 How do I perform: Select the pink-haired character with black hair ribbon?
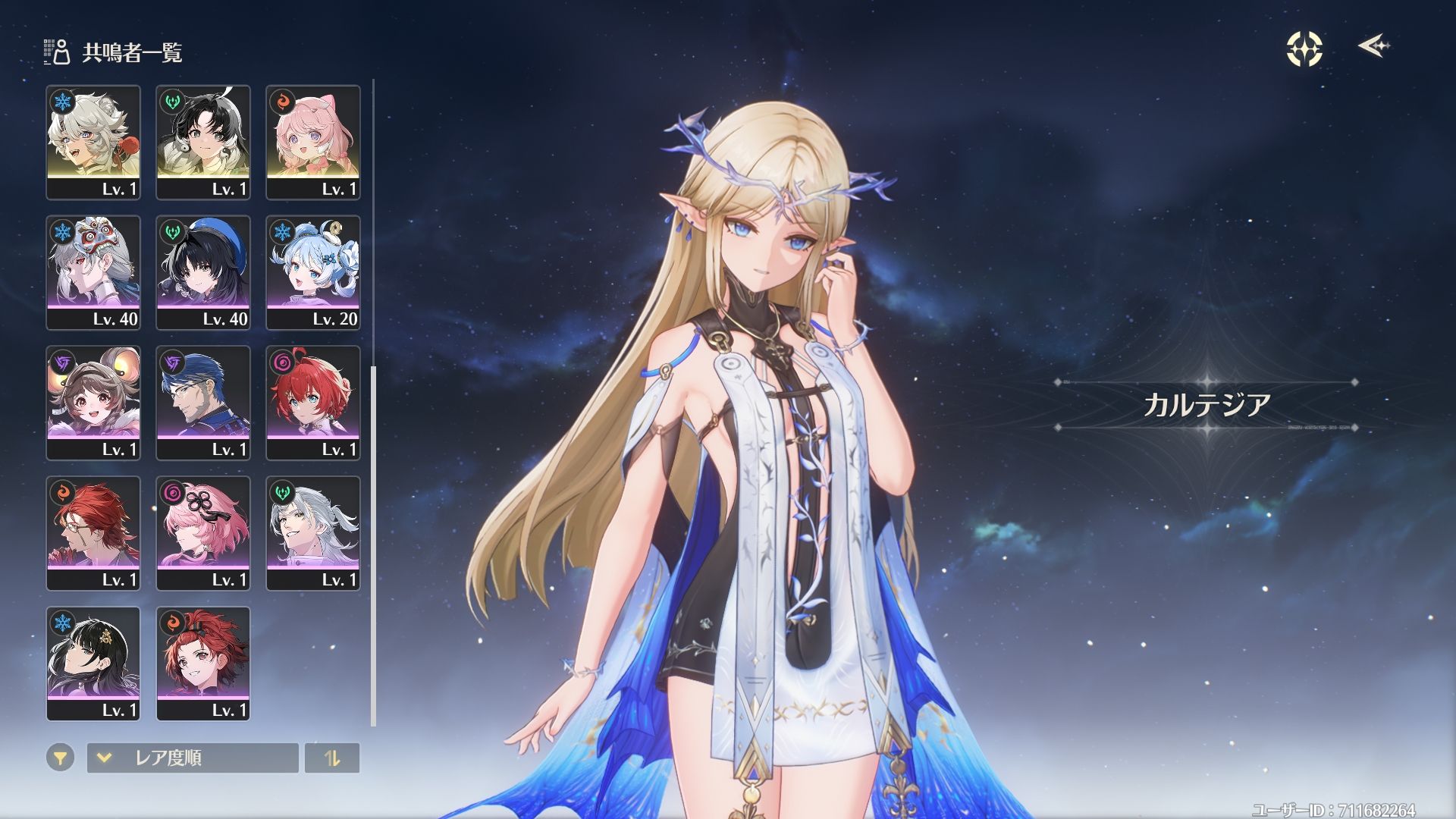coord(203,533)
